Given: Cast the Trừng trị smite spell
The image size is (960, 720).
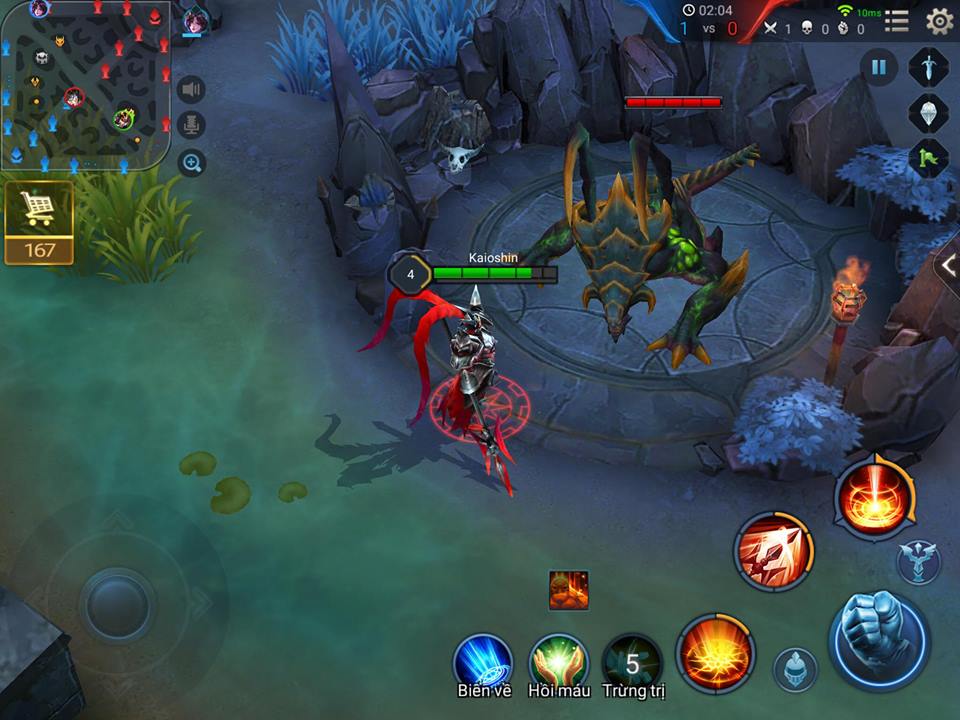Looking at the screenshot, I should pos(633,663).
